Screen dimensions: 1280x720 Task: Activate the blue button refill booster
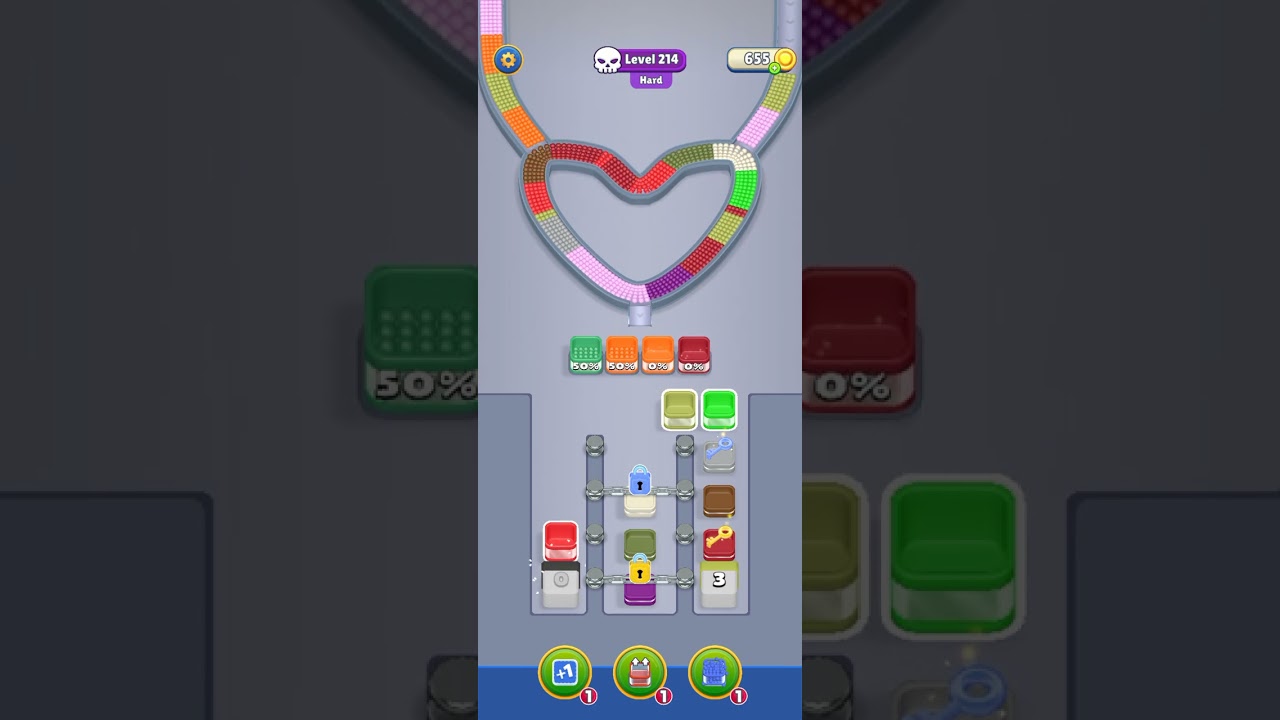tap(717, 672)
